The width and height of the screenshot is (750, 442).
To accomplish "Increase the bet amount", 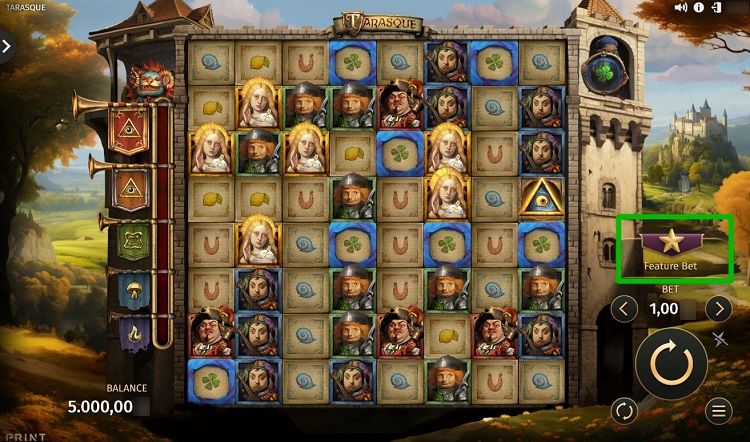I will [x=718, y=309].
